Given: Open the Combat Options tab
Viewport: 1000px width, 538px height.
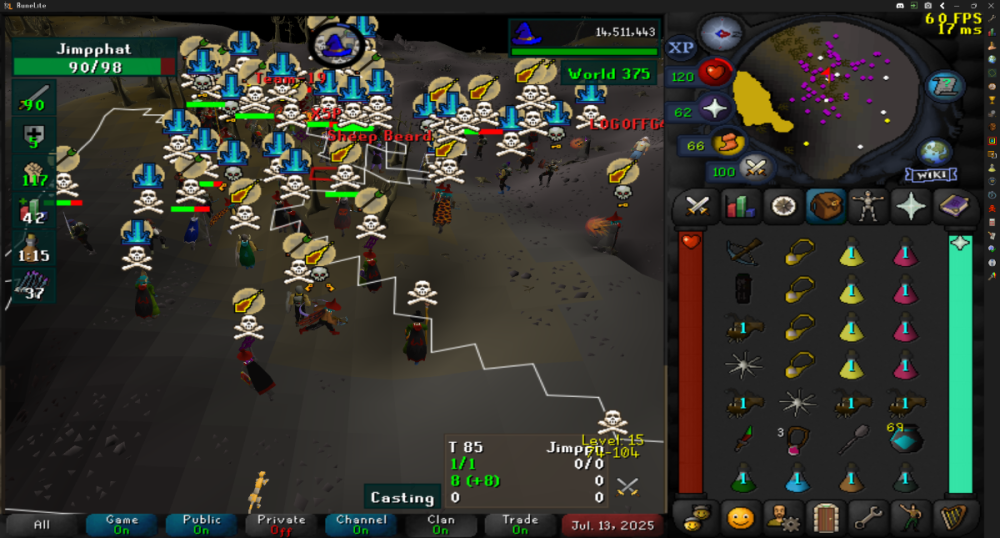Looking at the screenshot, I should pos(696,207).
